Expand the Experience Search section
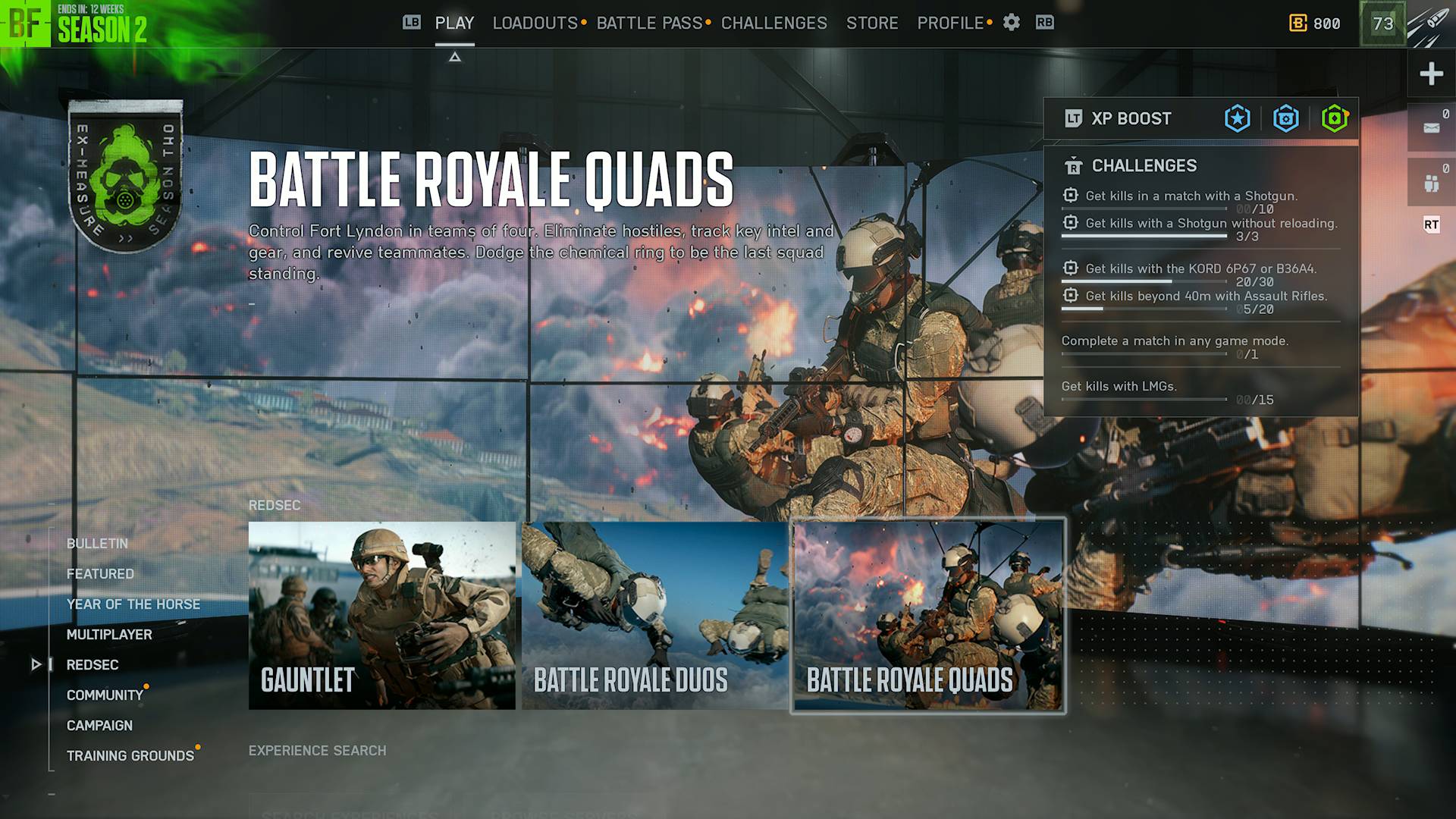 coord(317,751)
